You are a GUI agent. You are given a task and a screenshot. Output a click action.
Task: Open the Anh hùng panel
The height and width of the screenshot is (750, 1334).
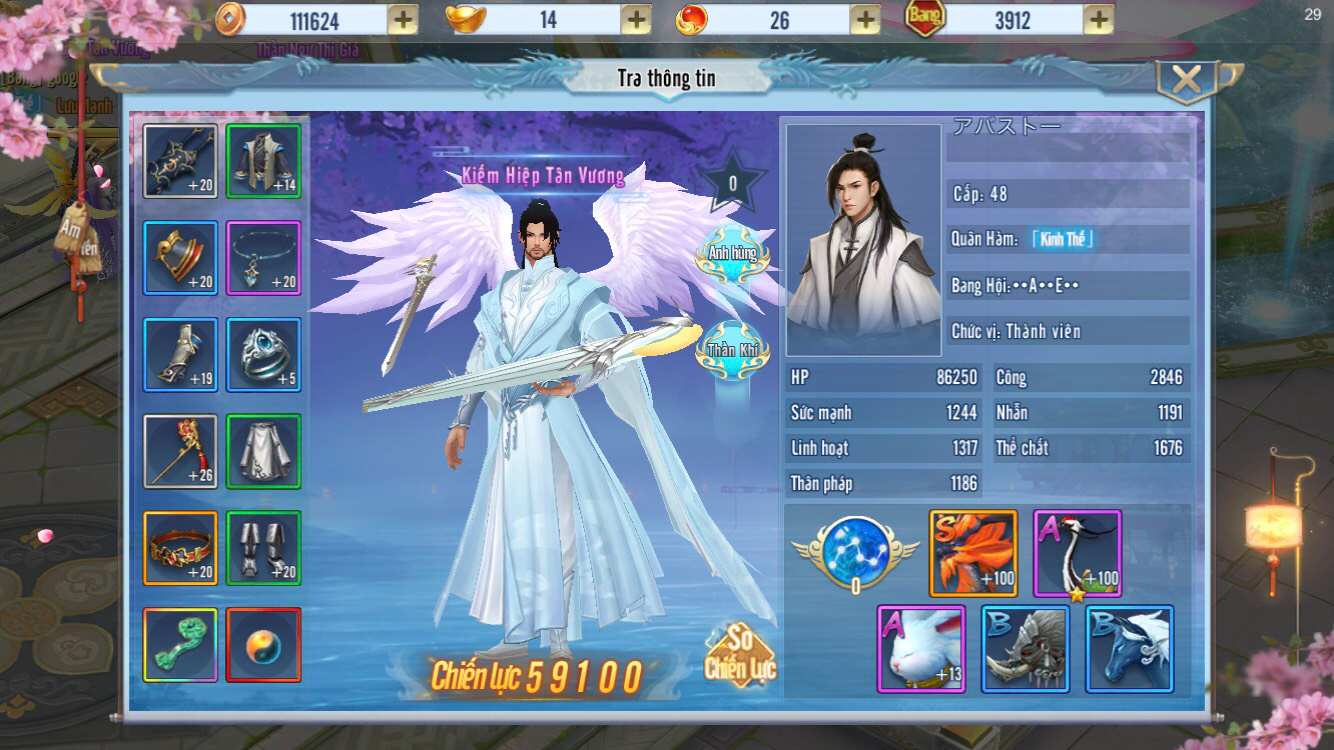[733, 253]
